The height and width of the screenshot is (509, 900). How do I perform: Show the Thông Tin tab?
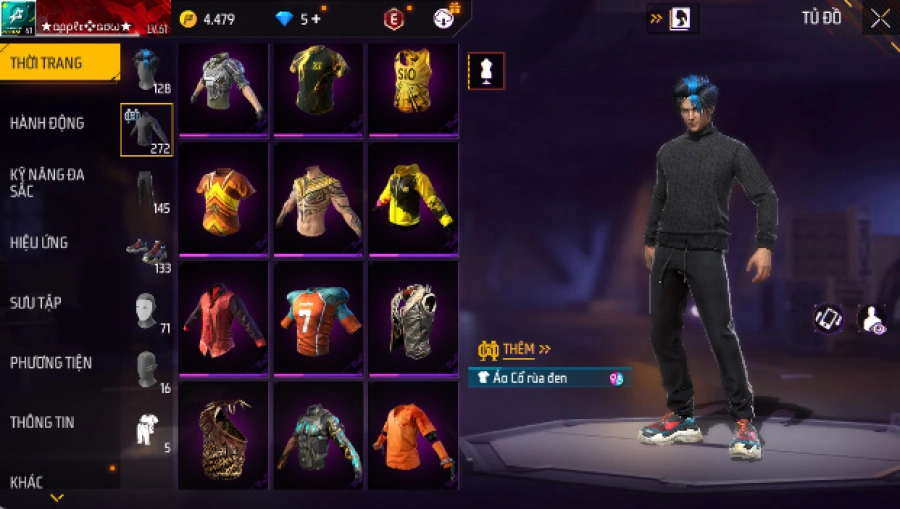(x=42, y=422)
